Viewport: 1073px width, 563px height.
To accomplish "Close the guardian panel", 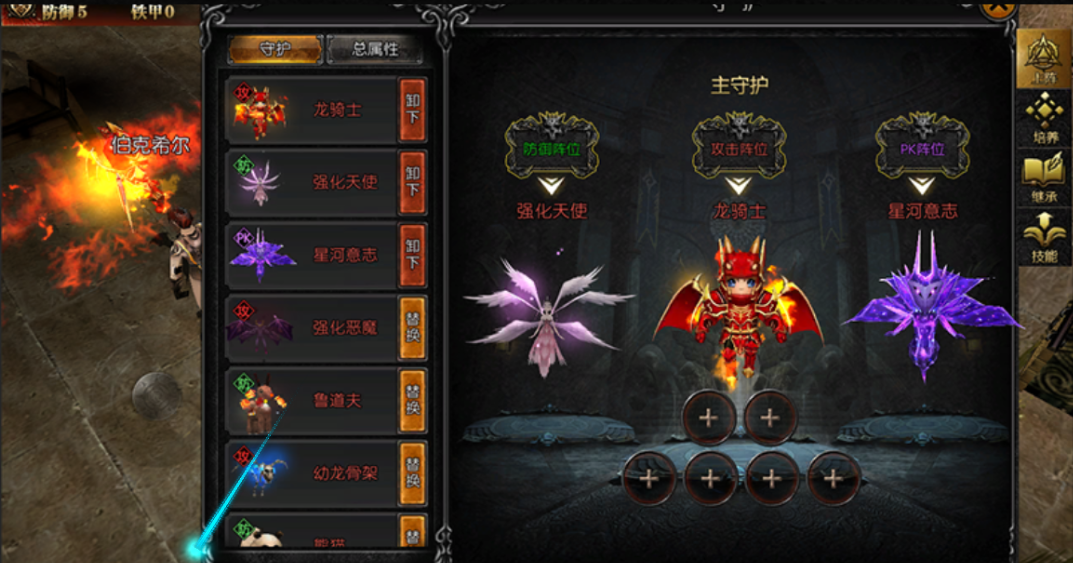I will coord(996,8).
